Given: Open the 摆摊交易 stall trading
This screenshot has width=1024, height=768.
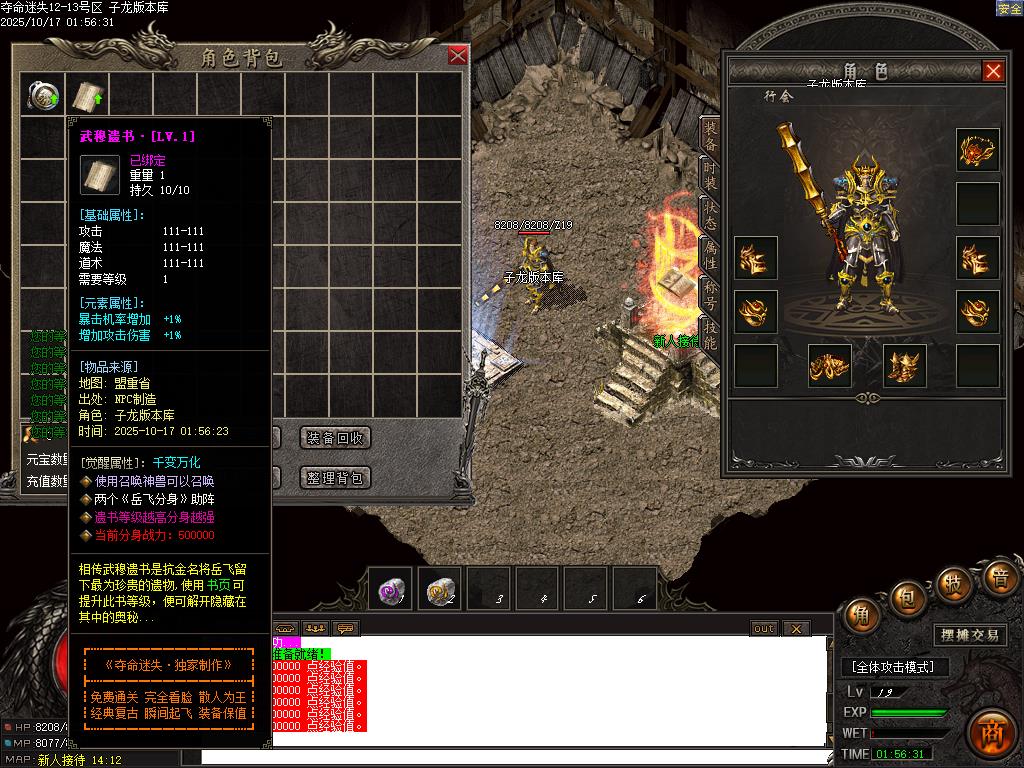Looking at the screenshot, I should (x=970, y=635).
